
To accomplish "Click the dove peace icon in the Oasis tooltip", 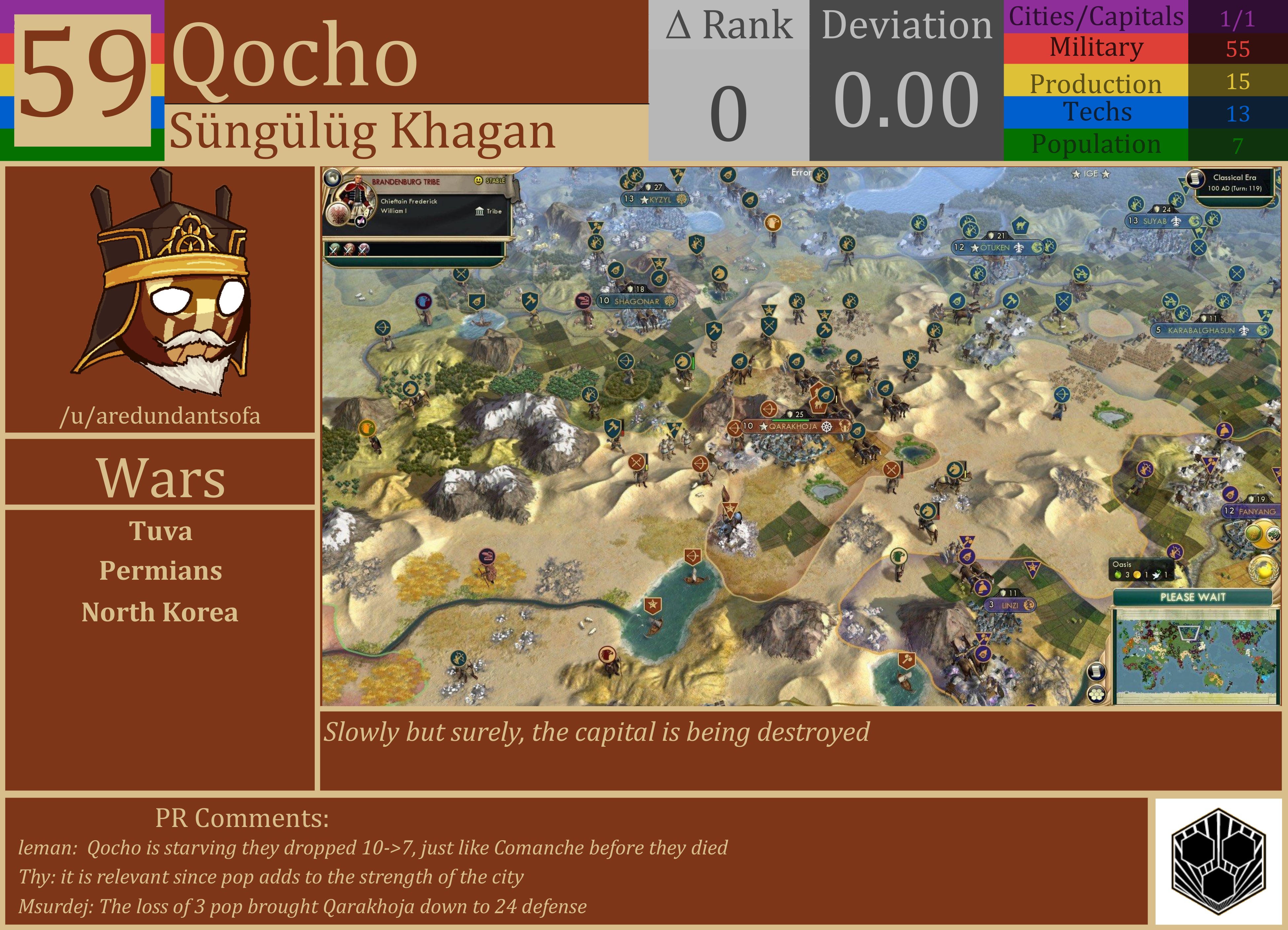I will pos(1157,575).
